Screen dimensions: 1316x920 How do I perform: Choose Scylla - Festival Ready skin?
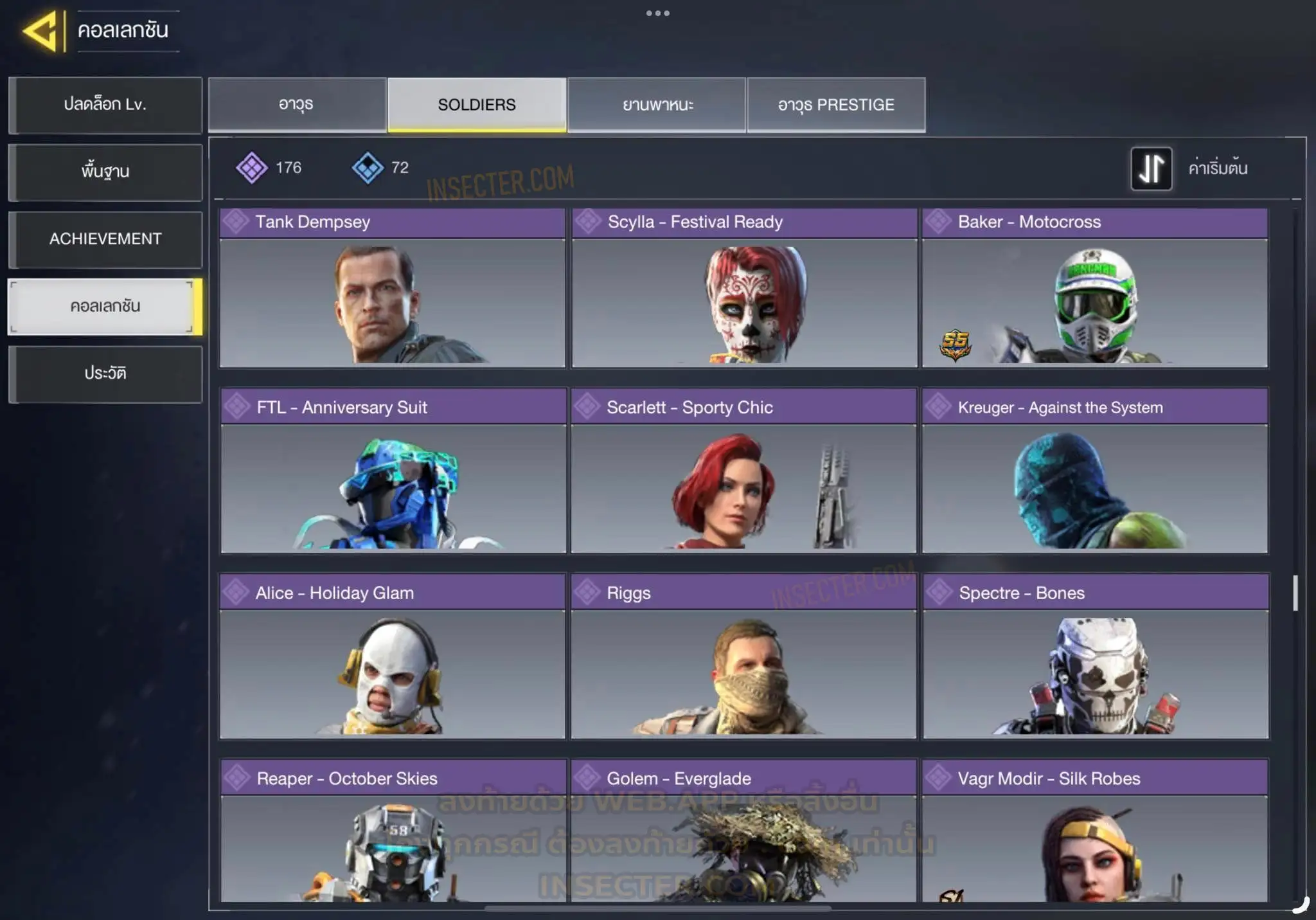click(744, 288)
